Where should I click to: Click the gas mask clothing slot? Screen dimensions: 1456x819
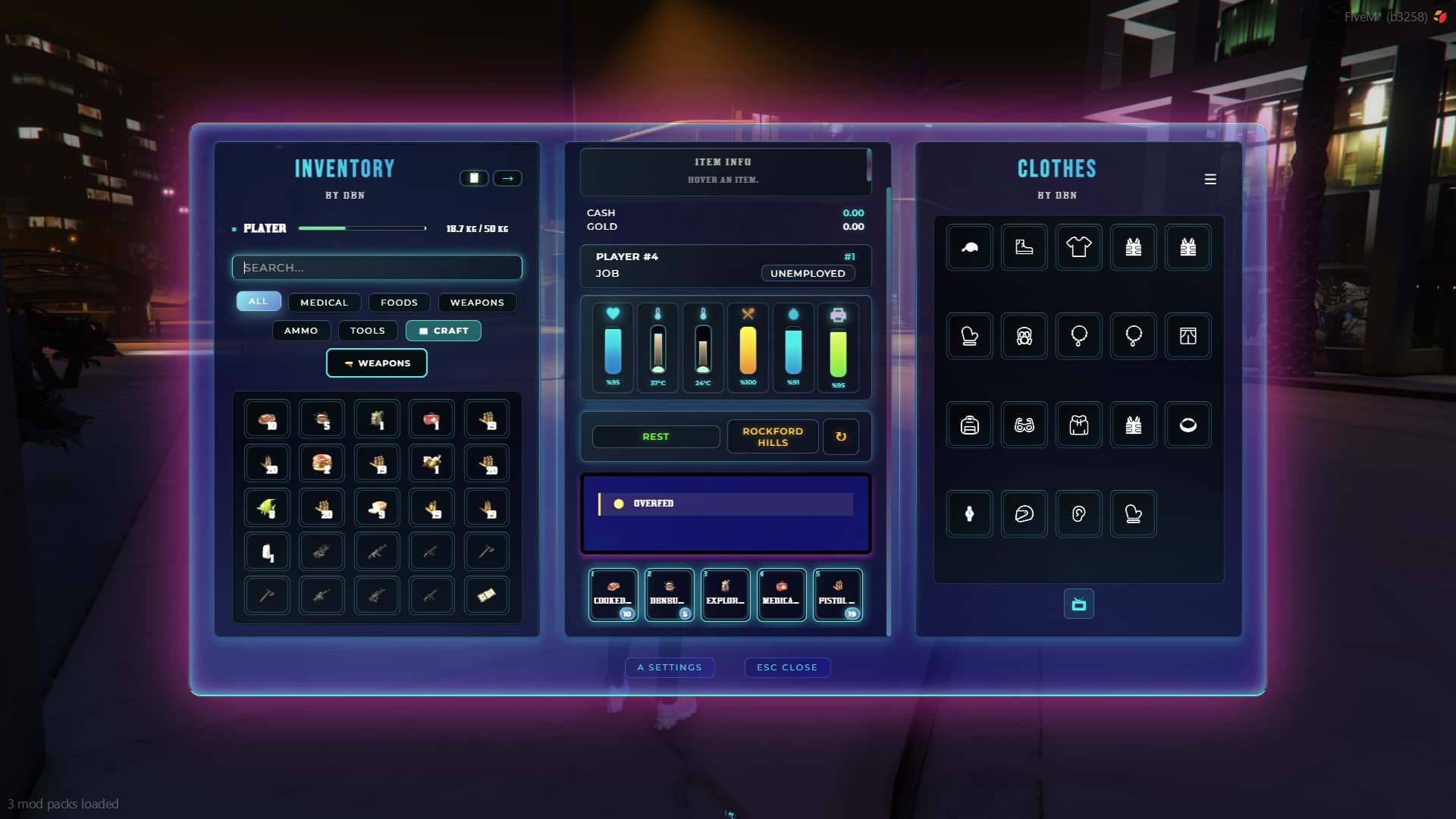pyautogui.click(x=1024, y=336)
